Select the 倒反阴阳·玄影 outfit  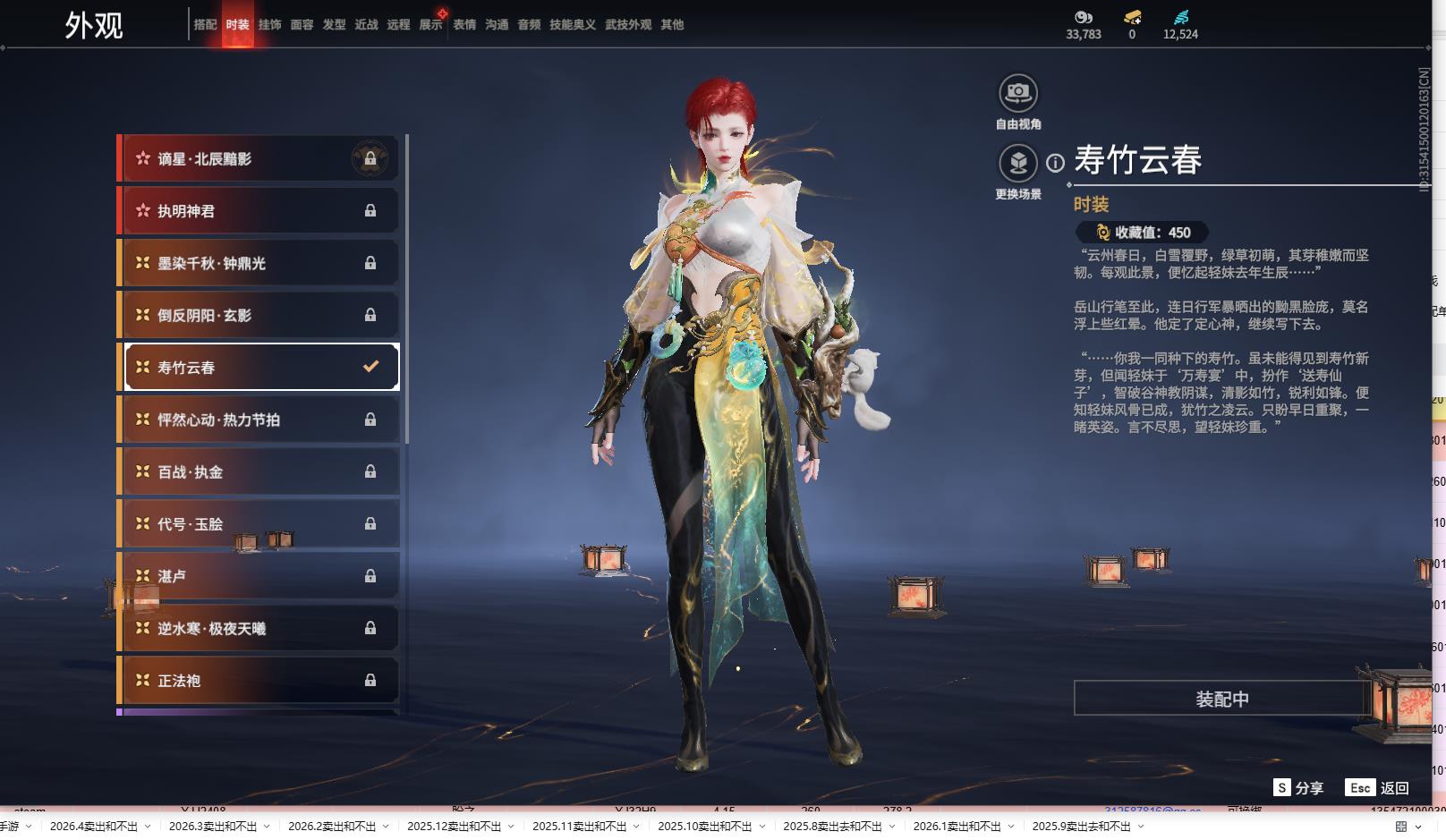tap(259, 315)
